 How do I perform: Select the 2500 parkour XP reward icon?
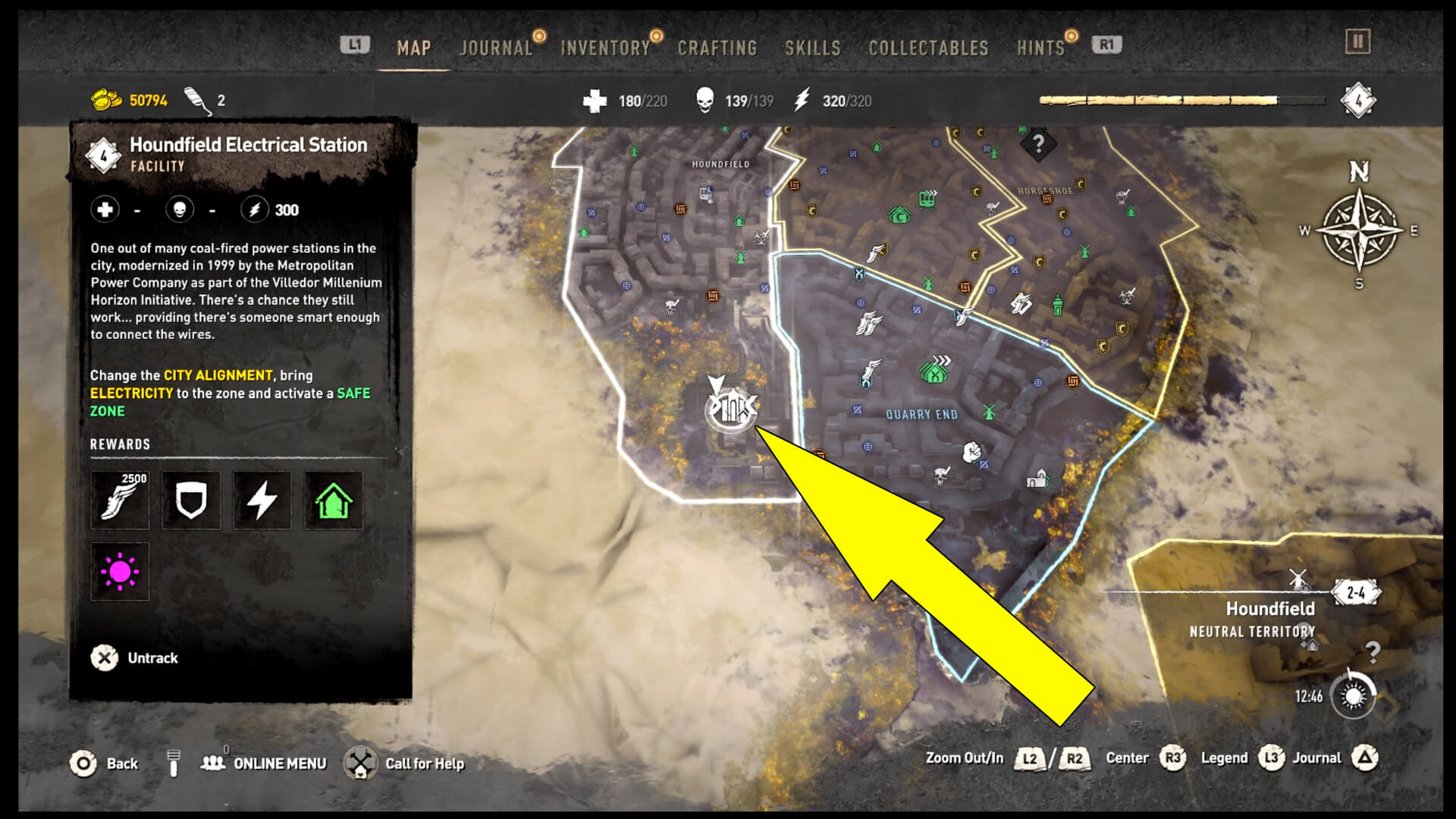[x=120, y=500]
